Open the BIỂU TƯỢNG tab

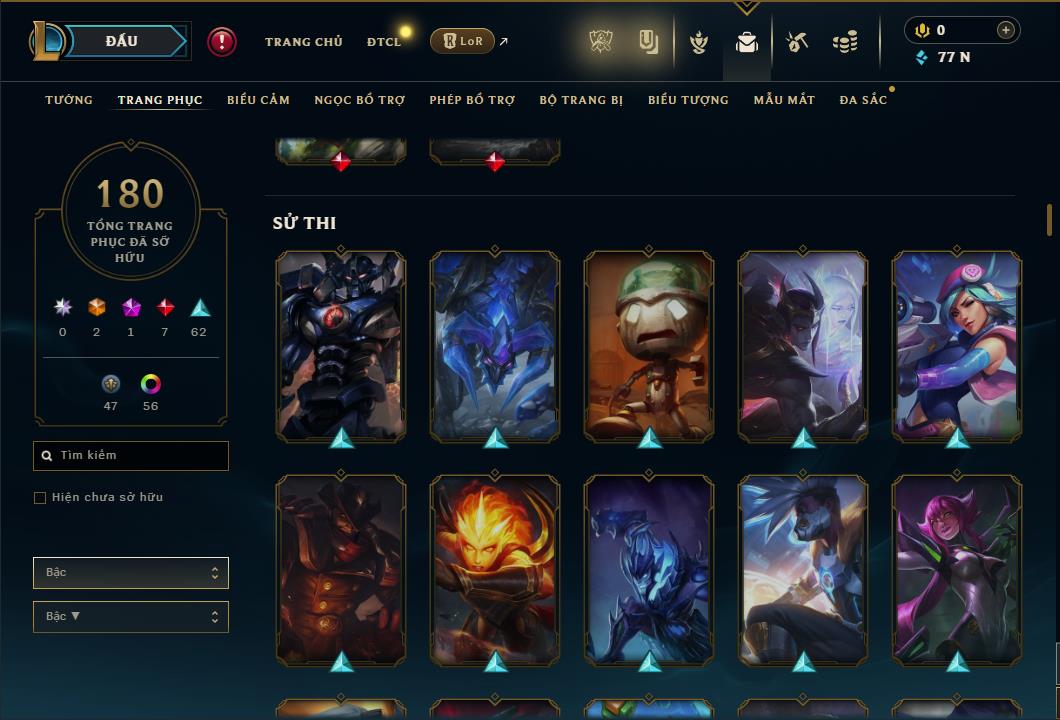(688, 100)
